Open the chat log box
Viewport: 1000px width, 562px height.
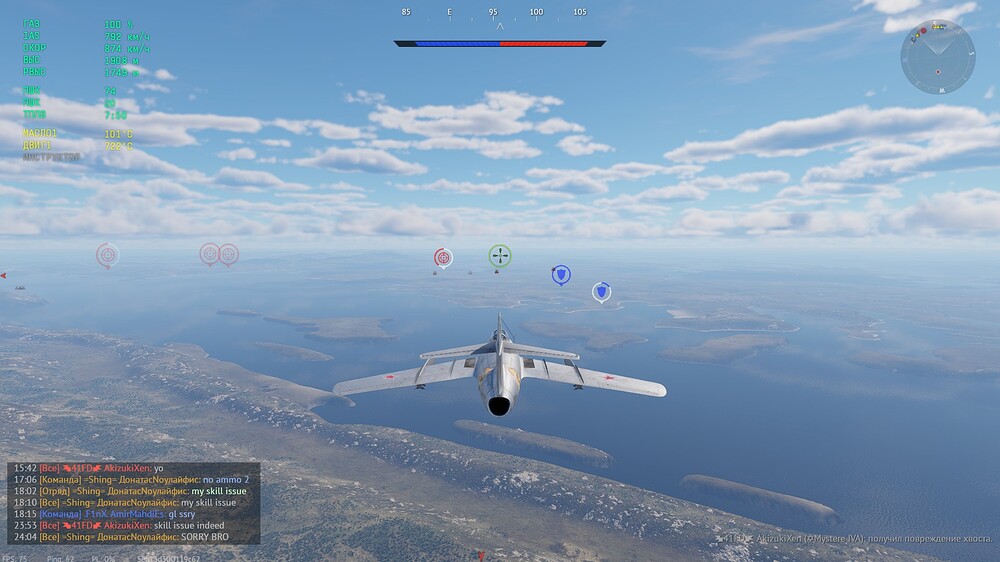click(x=133, y=503)
